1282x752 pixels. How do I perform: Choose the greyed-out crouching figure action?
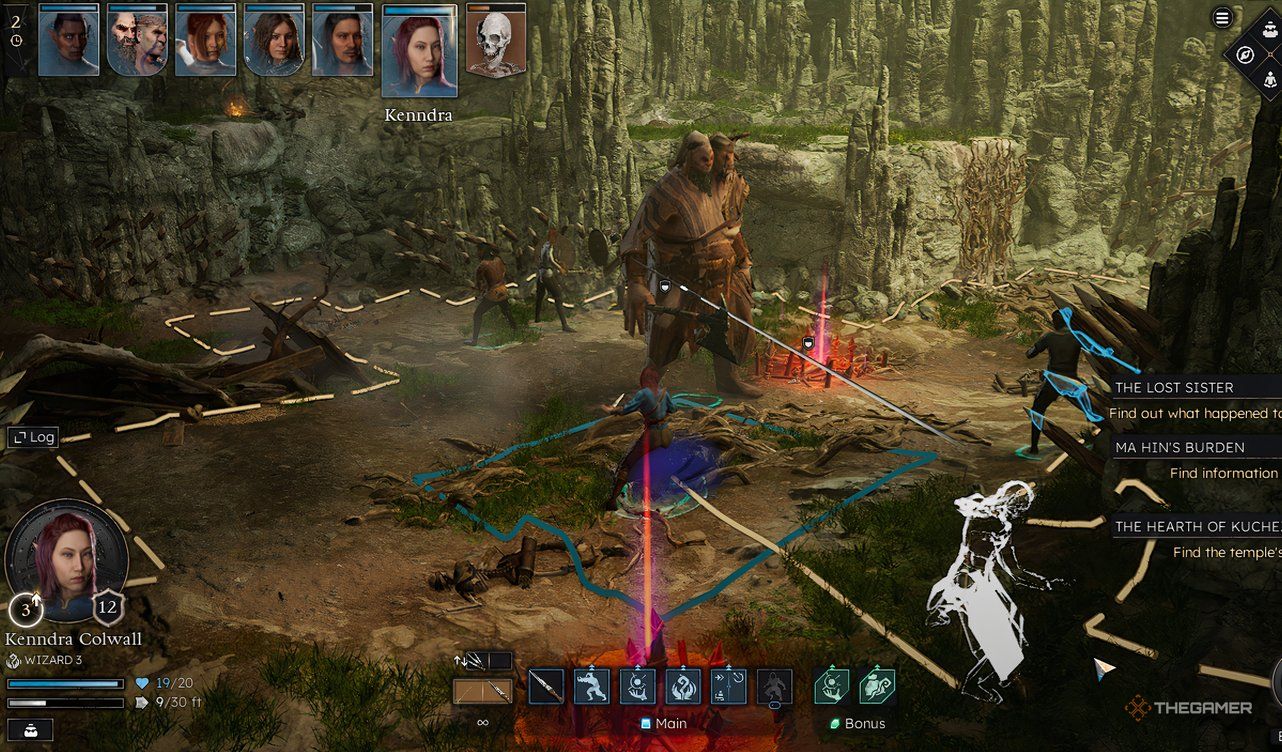point(774,688)
